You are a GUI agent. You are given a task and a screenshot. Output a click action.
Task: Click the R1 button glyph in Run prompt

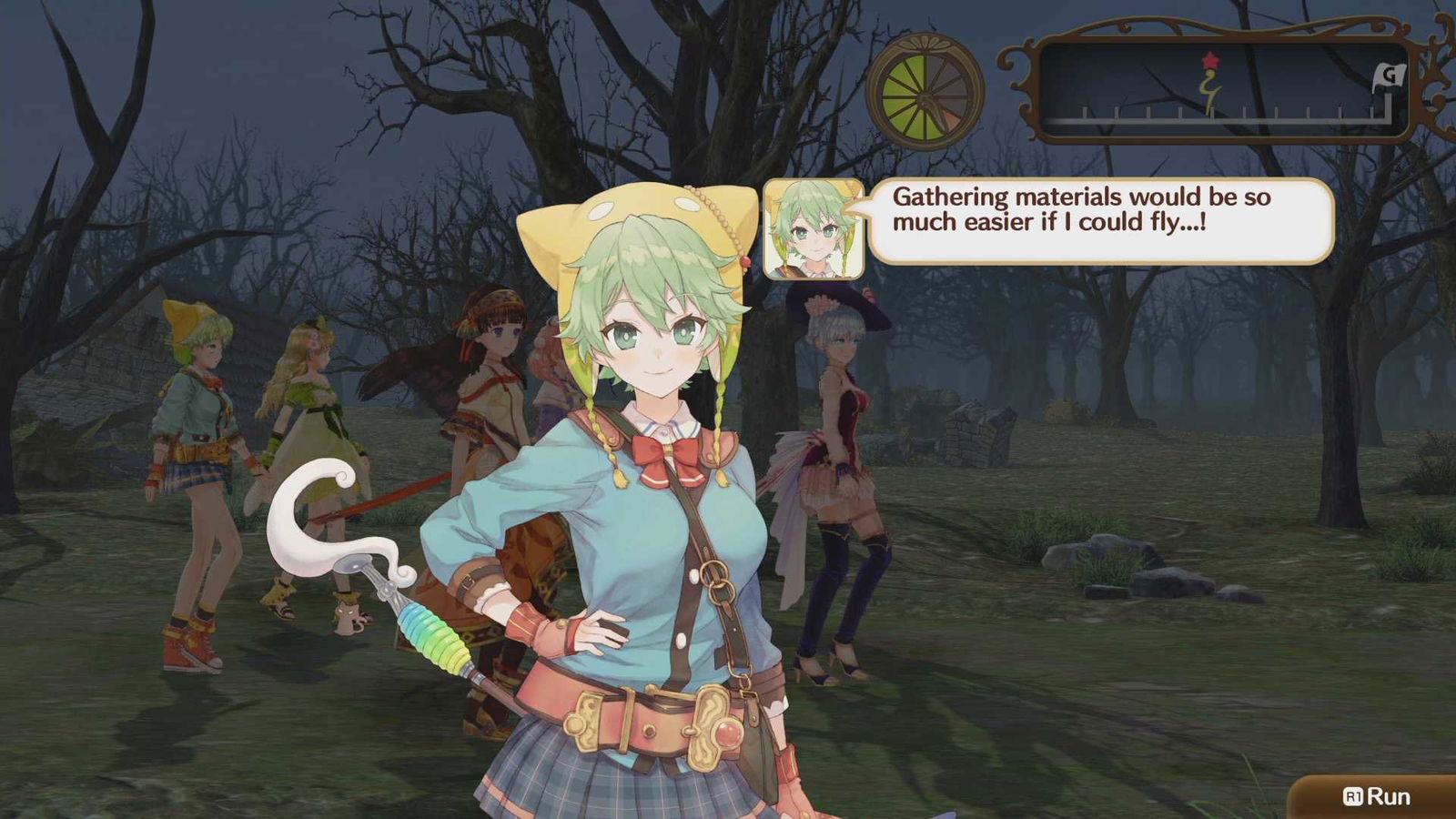(1353, 794)
